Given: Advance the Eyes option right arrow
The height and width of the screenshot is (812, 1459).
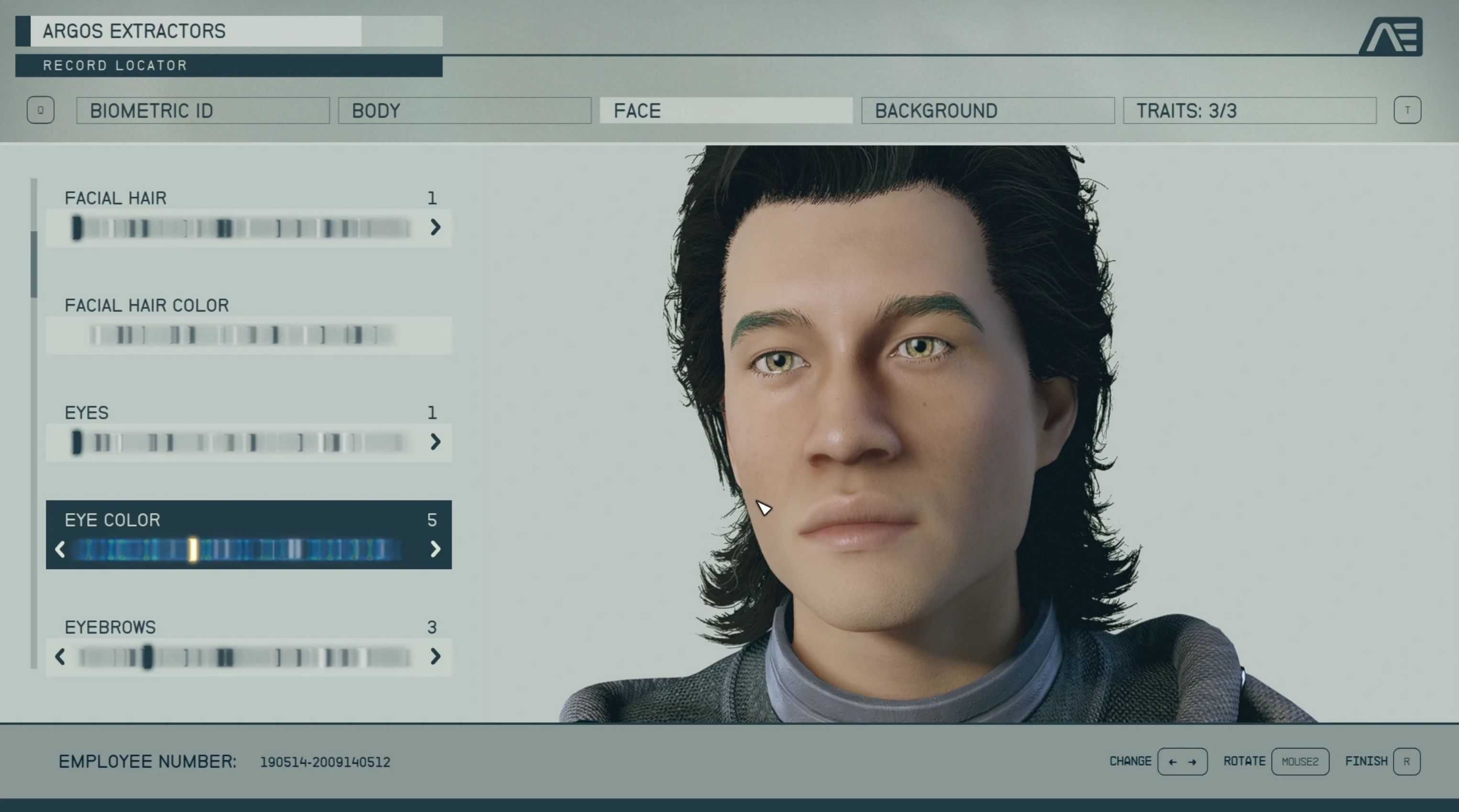Looking at the screenshot, I should pos(435,442).
